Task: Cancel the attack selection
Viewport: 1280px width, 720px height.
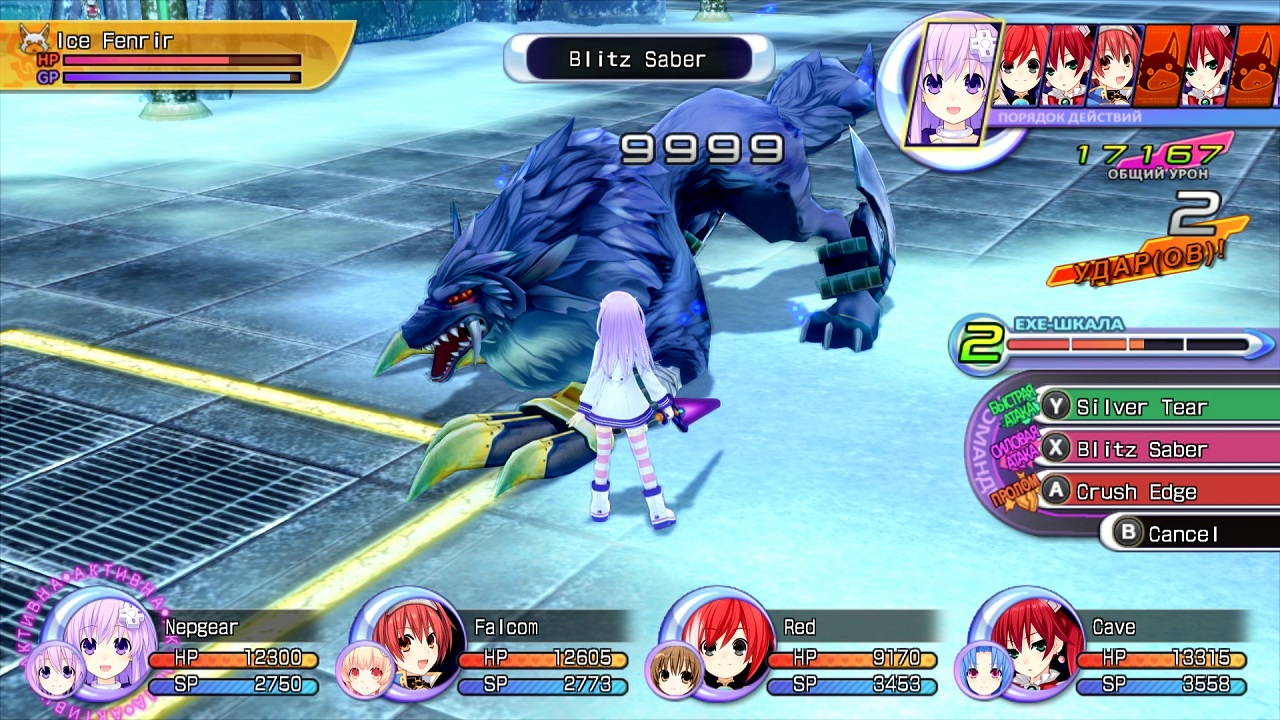Action: 1183,534
